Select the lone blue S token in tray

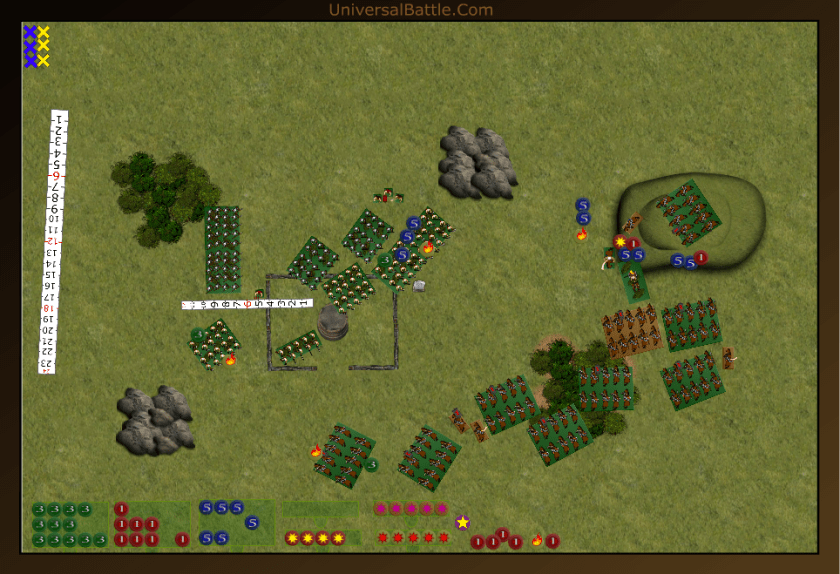(252, 522)
